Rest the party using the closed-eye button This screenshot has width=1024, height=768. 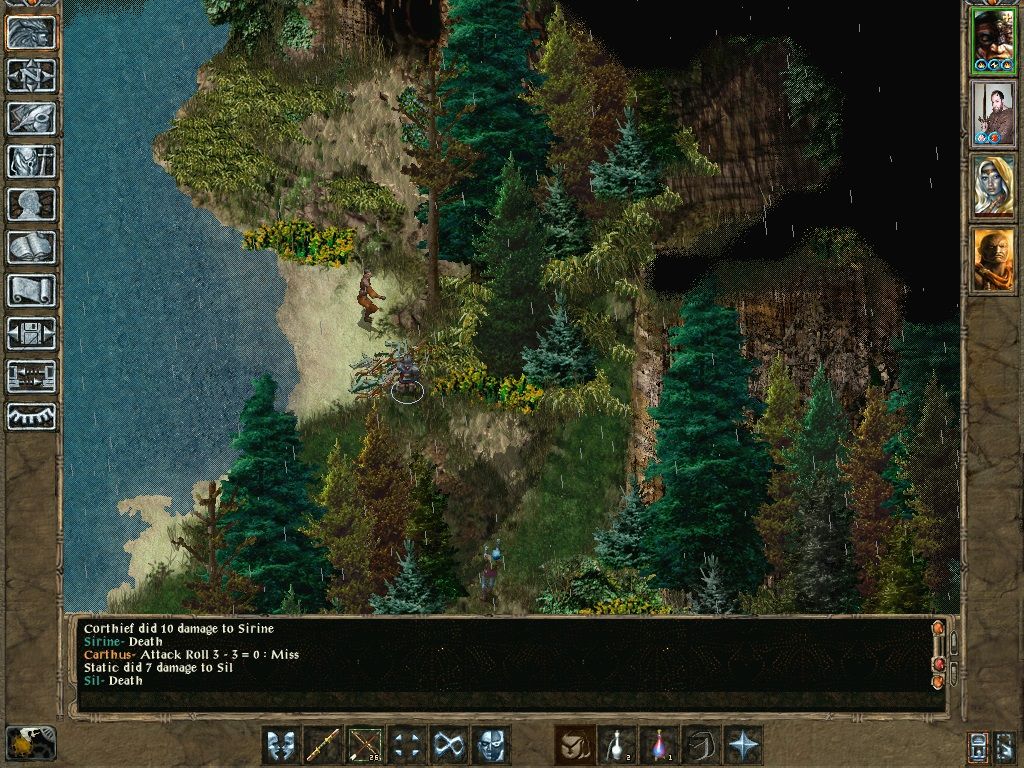31,416
